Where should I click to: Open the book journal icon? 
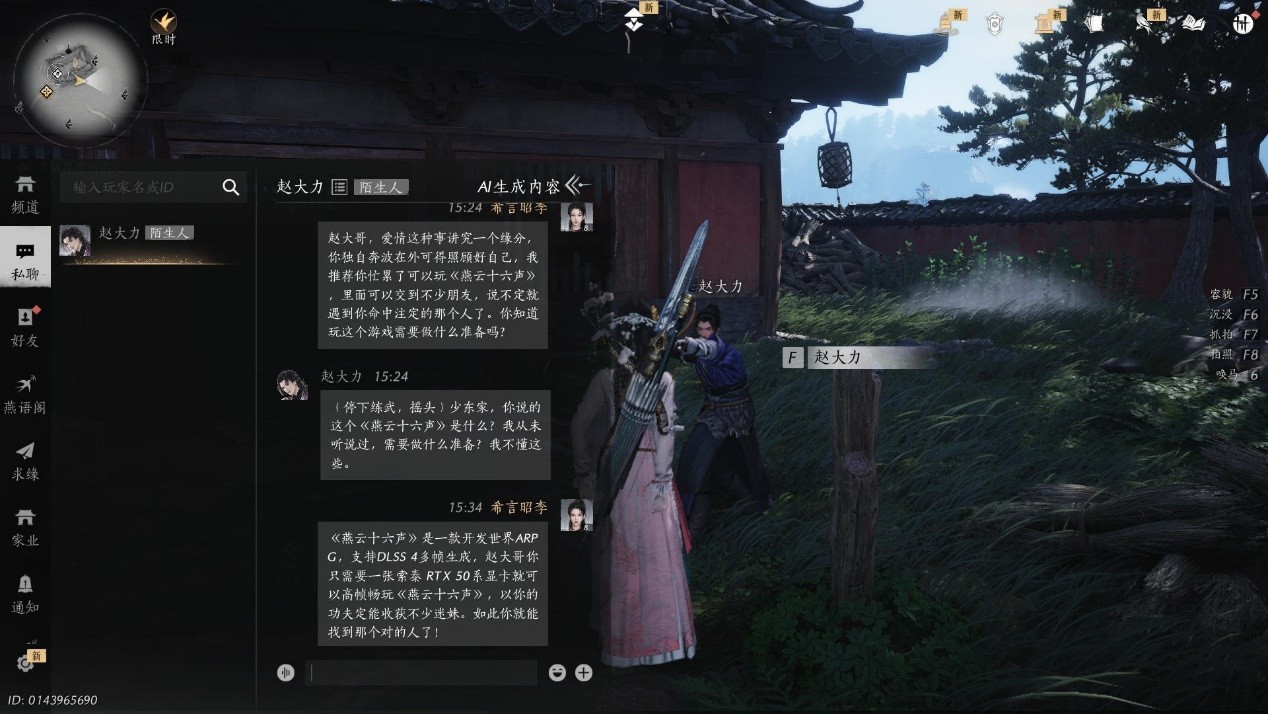click(x=1194, y=23)
